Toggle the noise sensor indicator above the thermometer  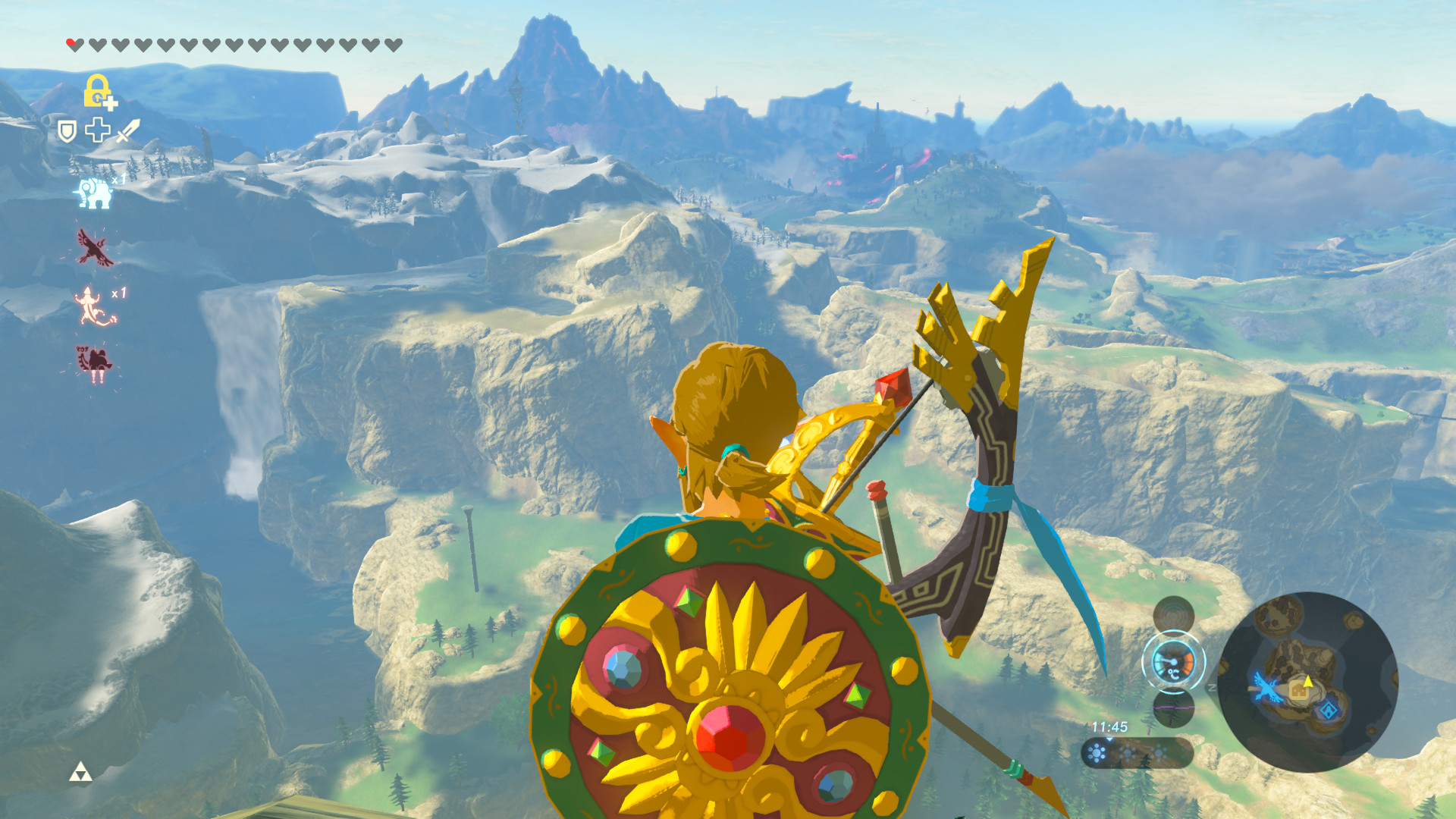coord(1174,616)
